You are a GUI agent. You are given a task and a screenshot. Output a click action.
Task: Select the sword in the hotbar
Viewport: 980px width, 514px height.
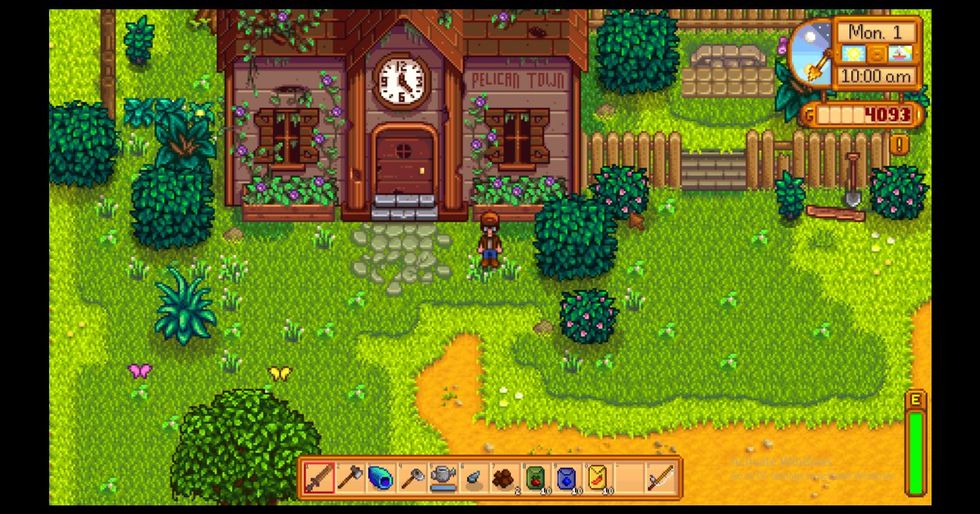(x=319, y=478)
